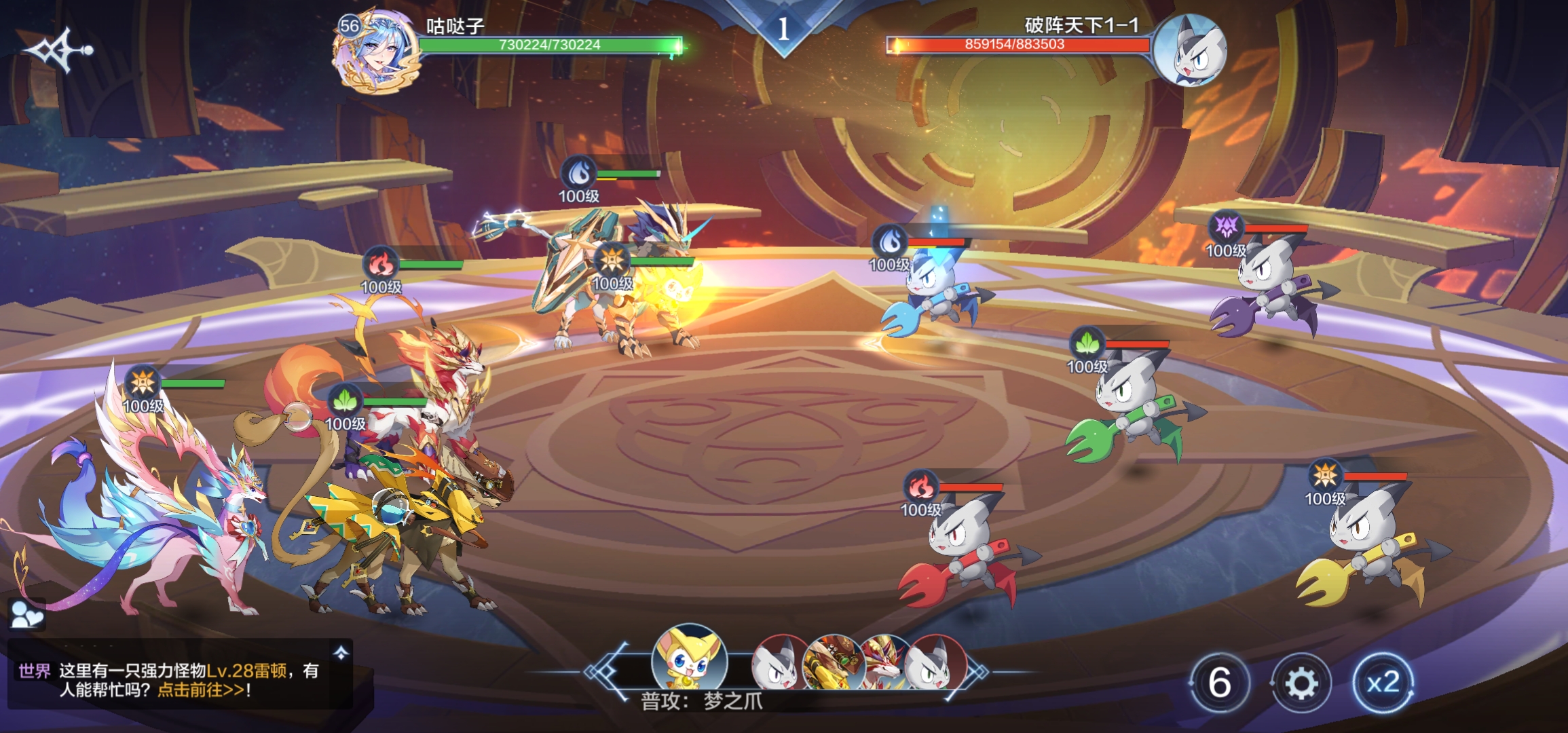Expand the world chat panel arrow
Image resolution: width=1568 pixels, height=733 pixels.
point(341,653)
